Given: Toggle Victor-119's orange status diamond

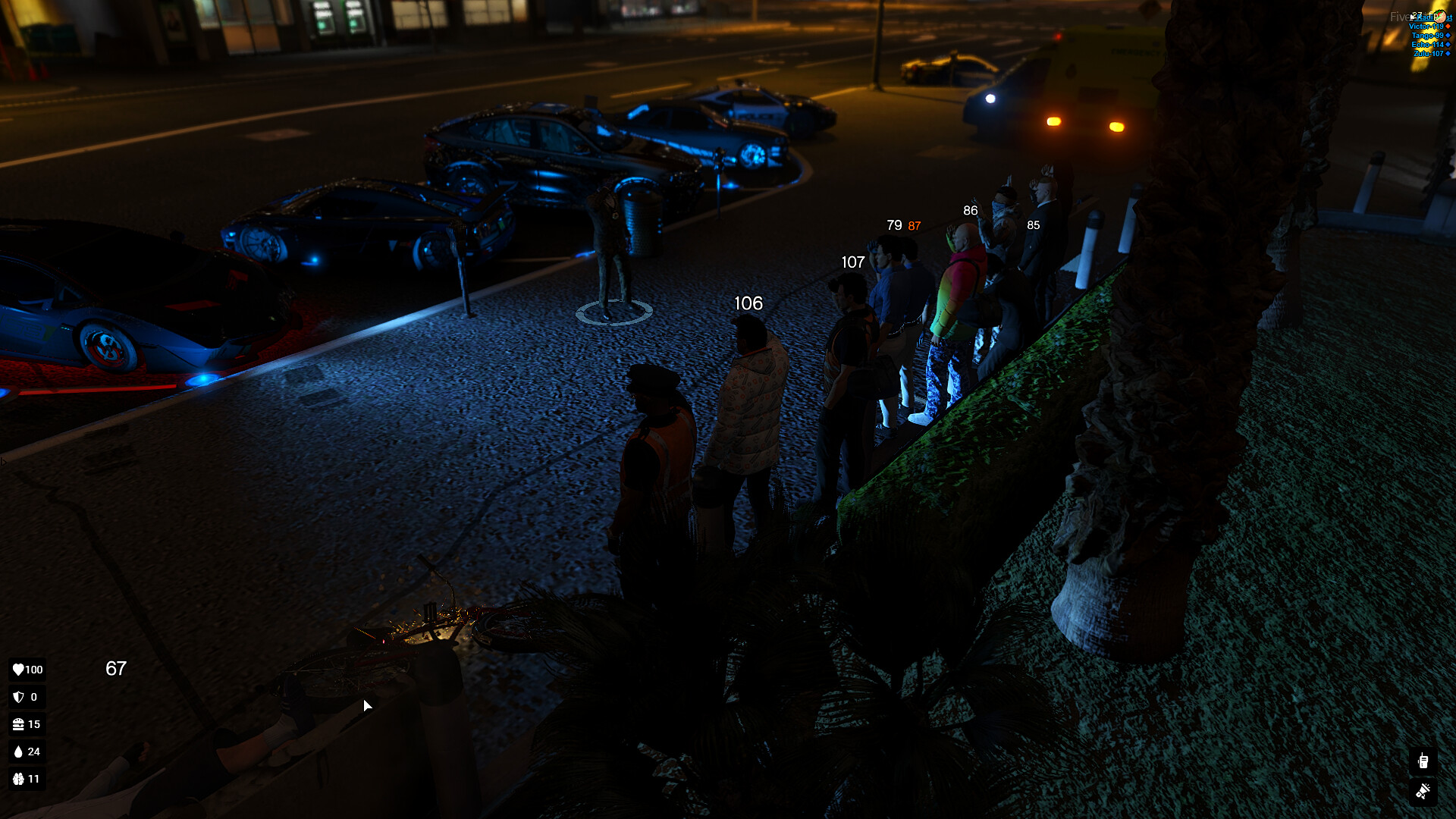Looking at the screenshot, I should [1450, 27].
